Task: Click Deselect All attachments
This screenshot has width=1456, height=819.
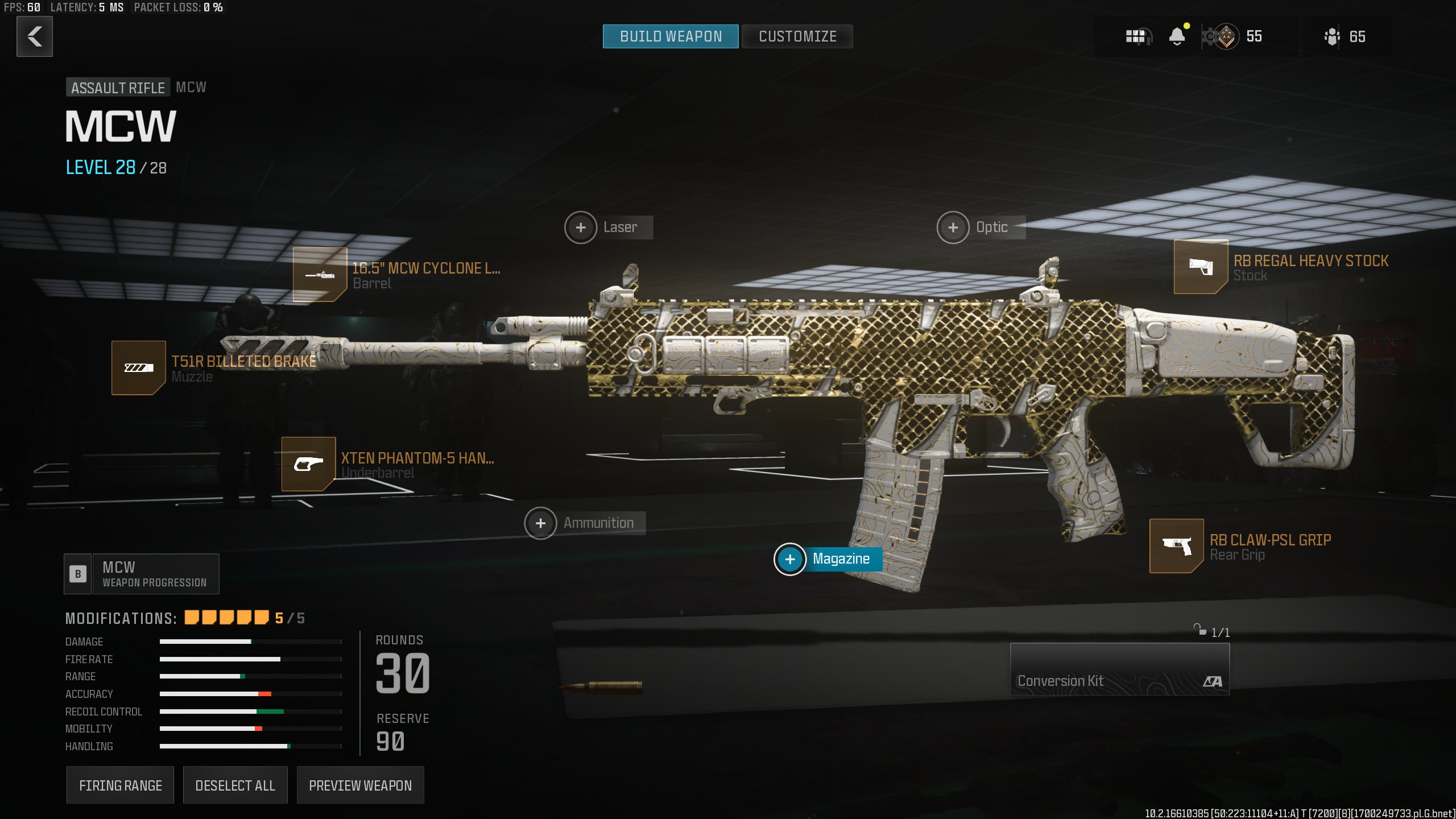Action: (x=235, y=785)
